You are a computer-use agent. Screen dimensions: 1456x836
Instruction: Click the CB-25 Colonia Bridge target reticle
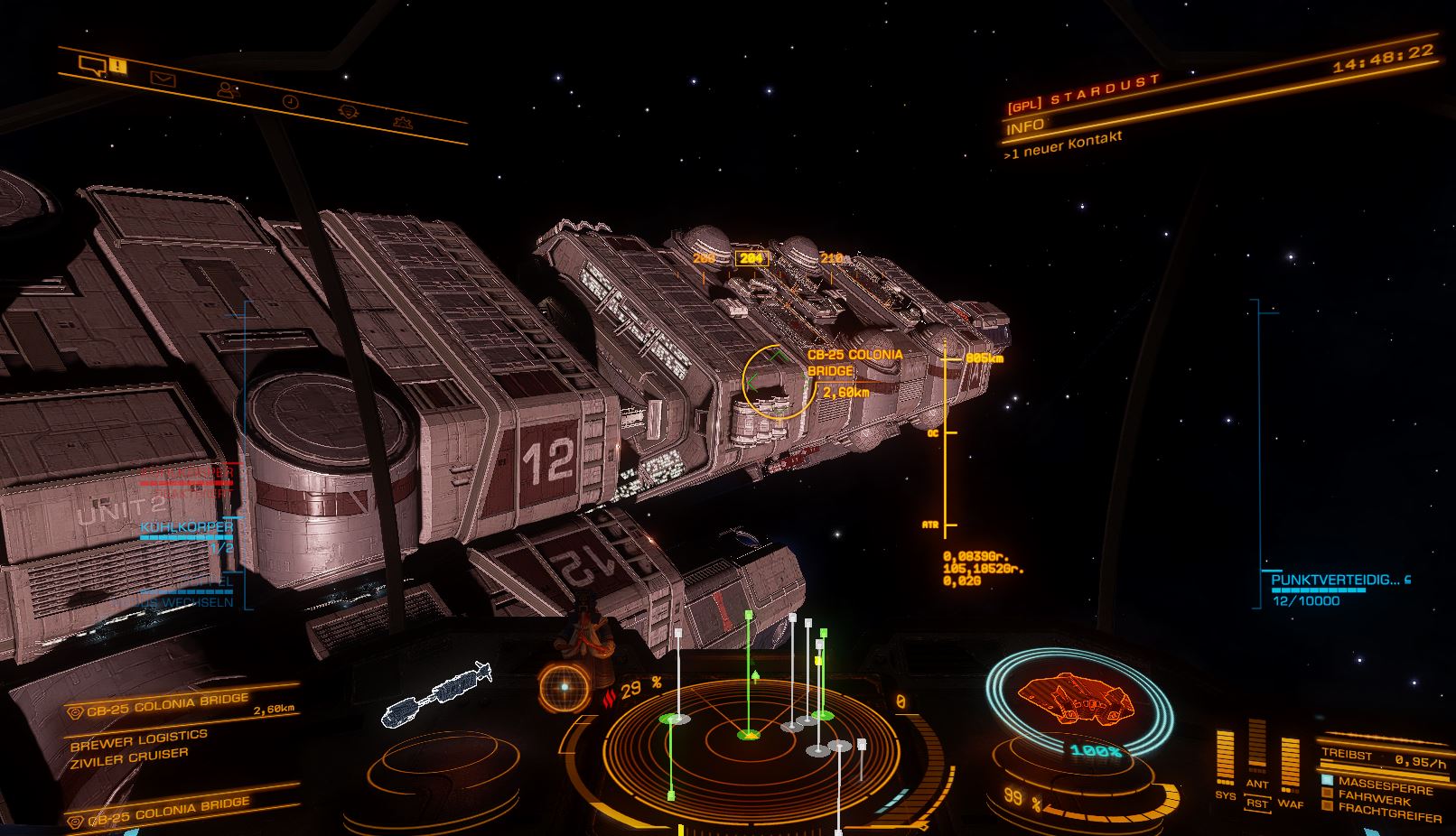coord(778,383)
